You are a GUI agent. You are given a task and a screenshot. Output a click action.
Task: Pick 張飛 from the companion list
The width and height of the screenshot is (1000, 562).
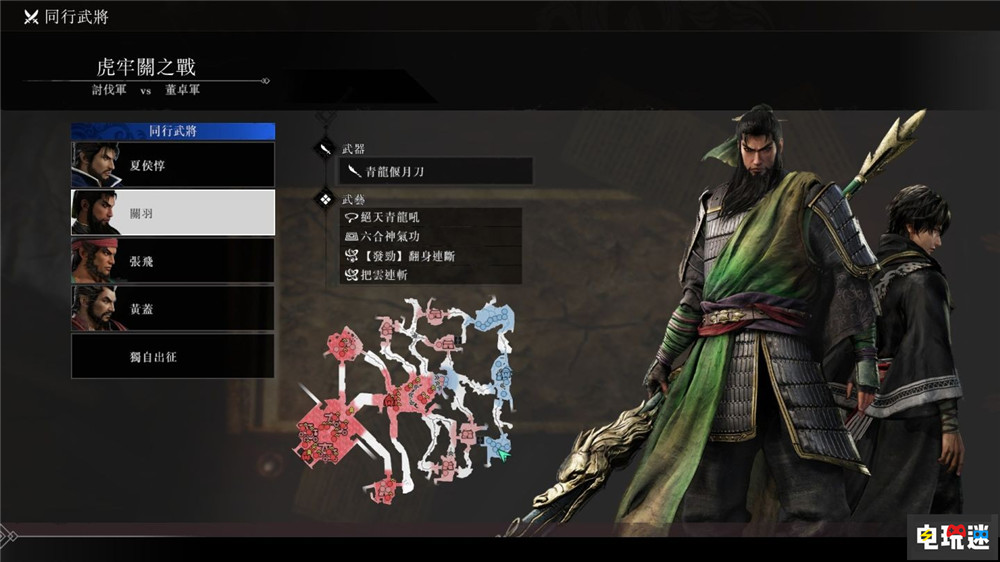(x=173, y=261)
